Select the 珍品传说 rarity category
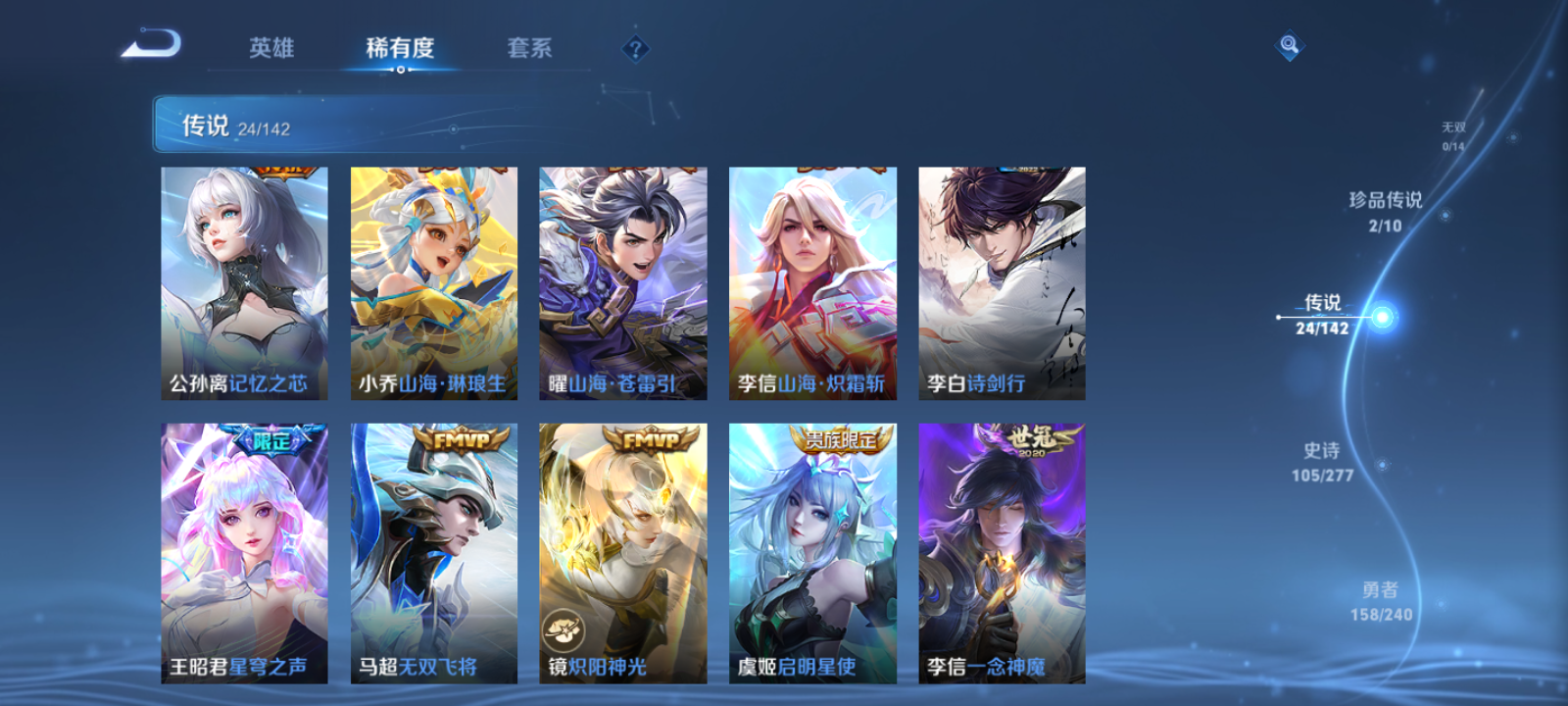This screenshot has height=706, width=1568. pos(1387,210)
